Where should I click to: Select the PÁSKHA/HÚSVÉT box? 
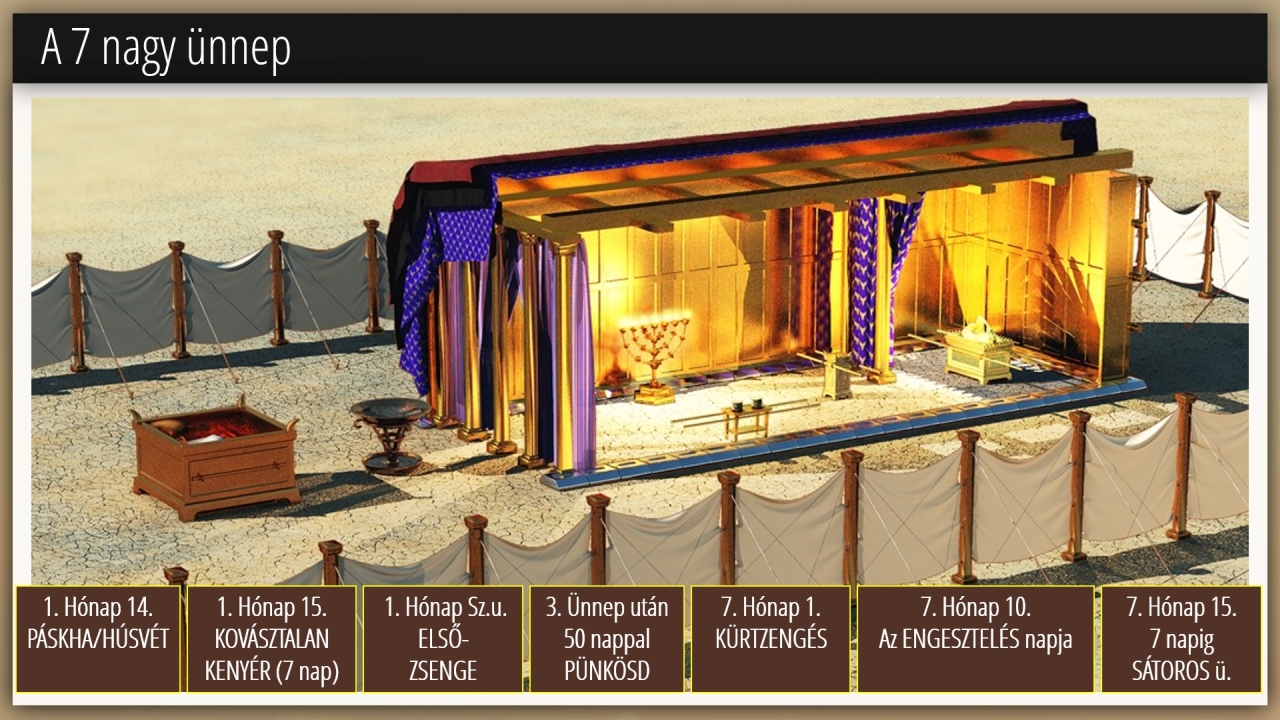(98, 639)
